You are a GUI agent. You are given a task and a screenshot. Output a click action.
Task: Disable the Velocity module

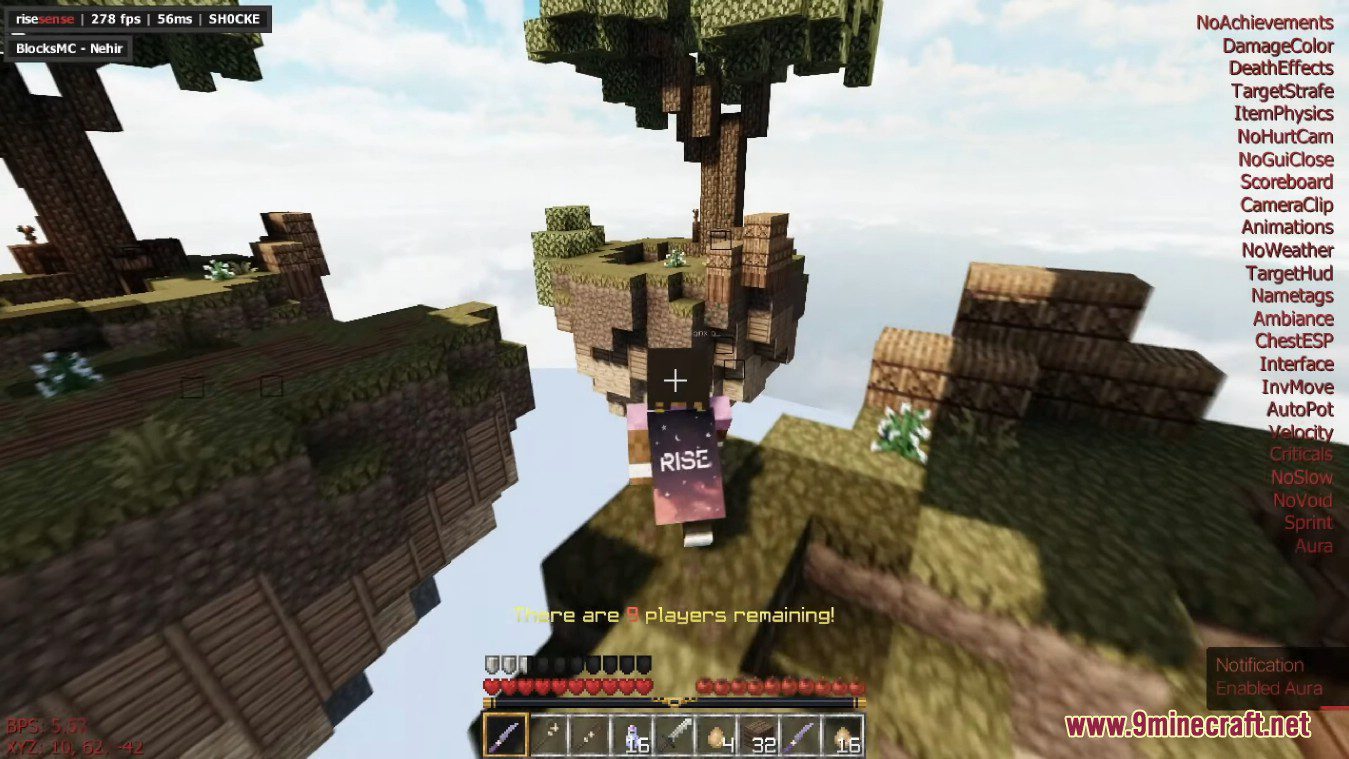pyautogui.click(x=1301, y=432)
